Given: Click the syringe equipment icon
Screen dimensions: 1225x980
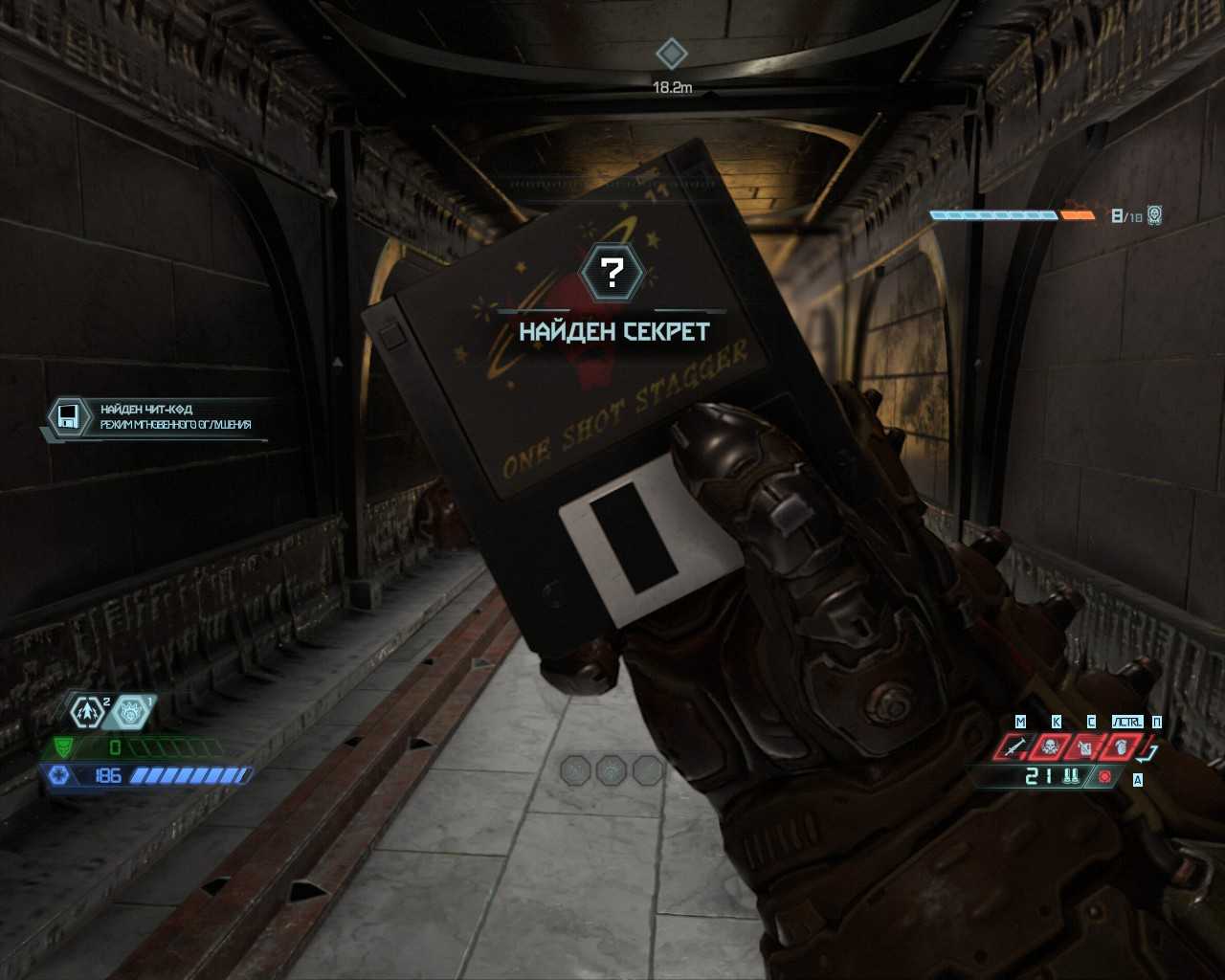Looking at the screenshot, I should click(1013, 746).
